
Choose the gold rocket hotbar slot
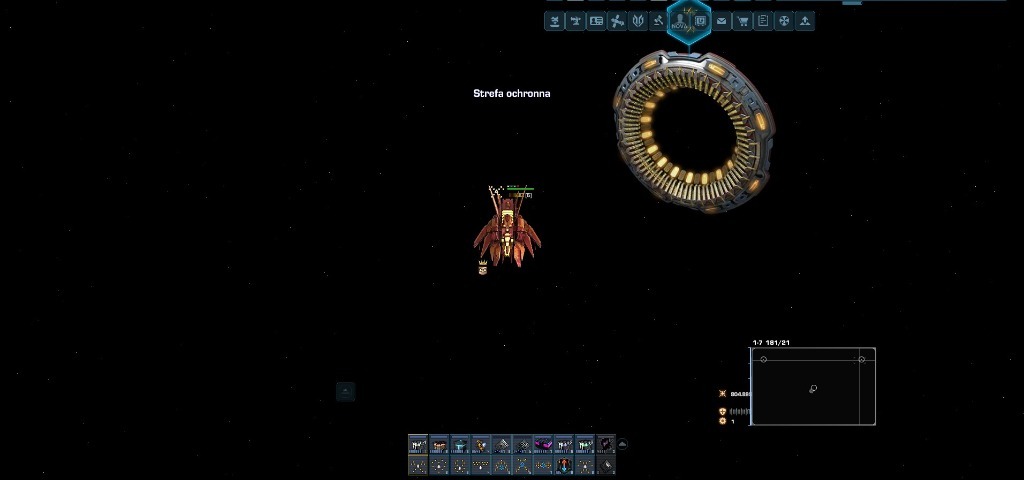point(481,445)
